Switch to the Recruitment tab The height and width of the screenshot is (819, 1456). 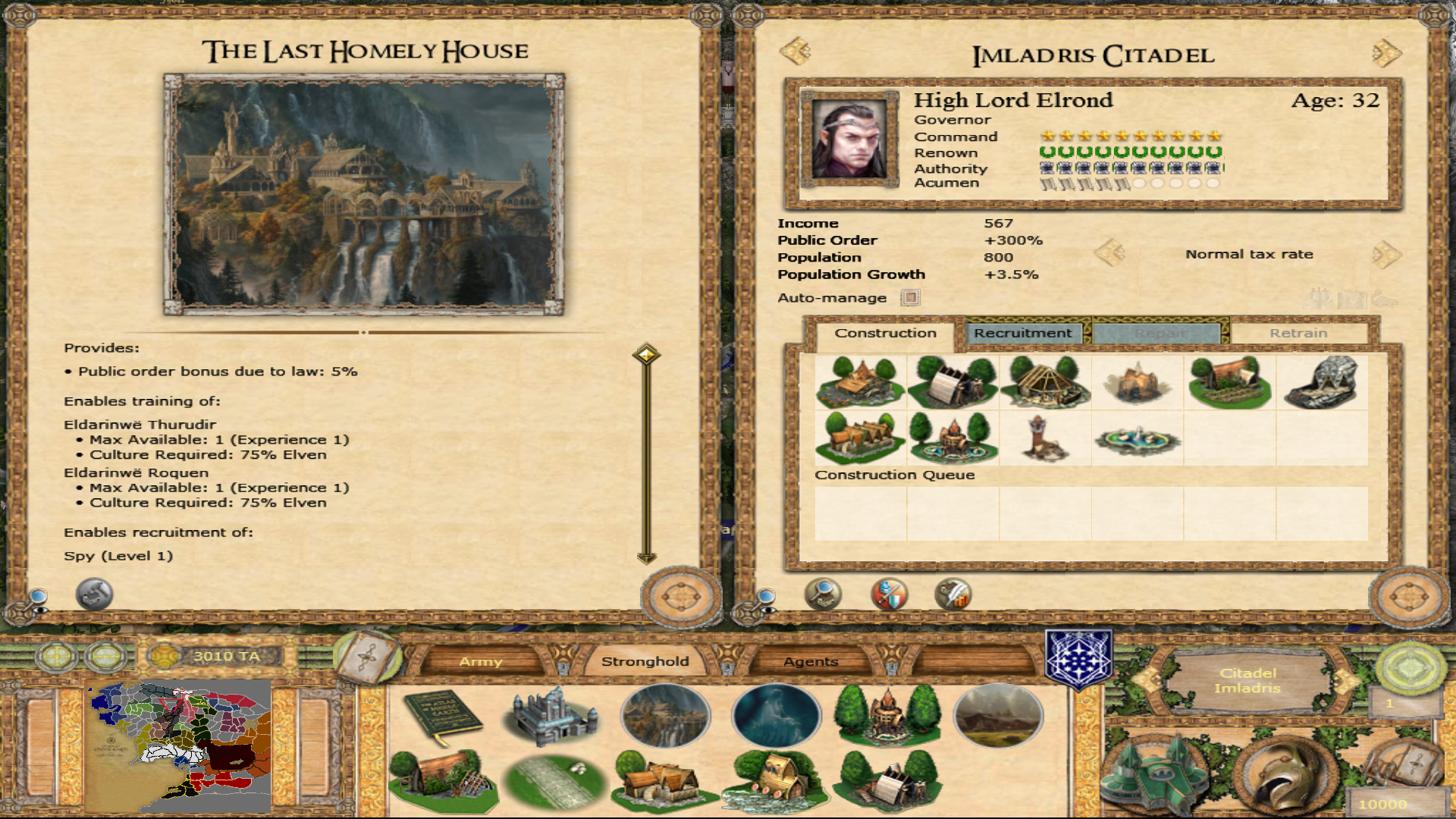click(x=1022, y=333)
